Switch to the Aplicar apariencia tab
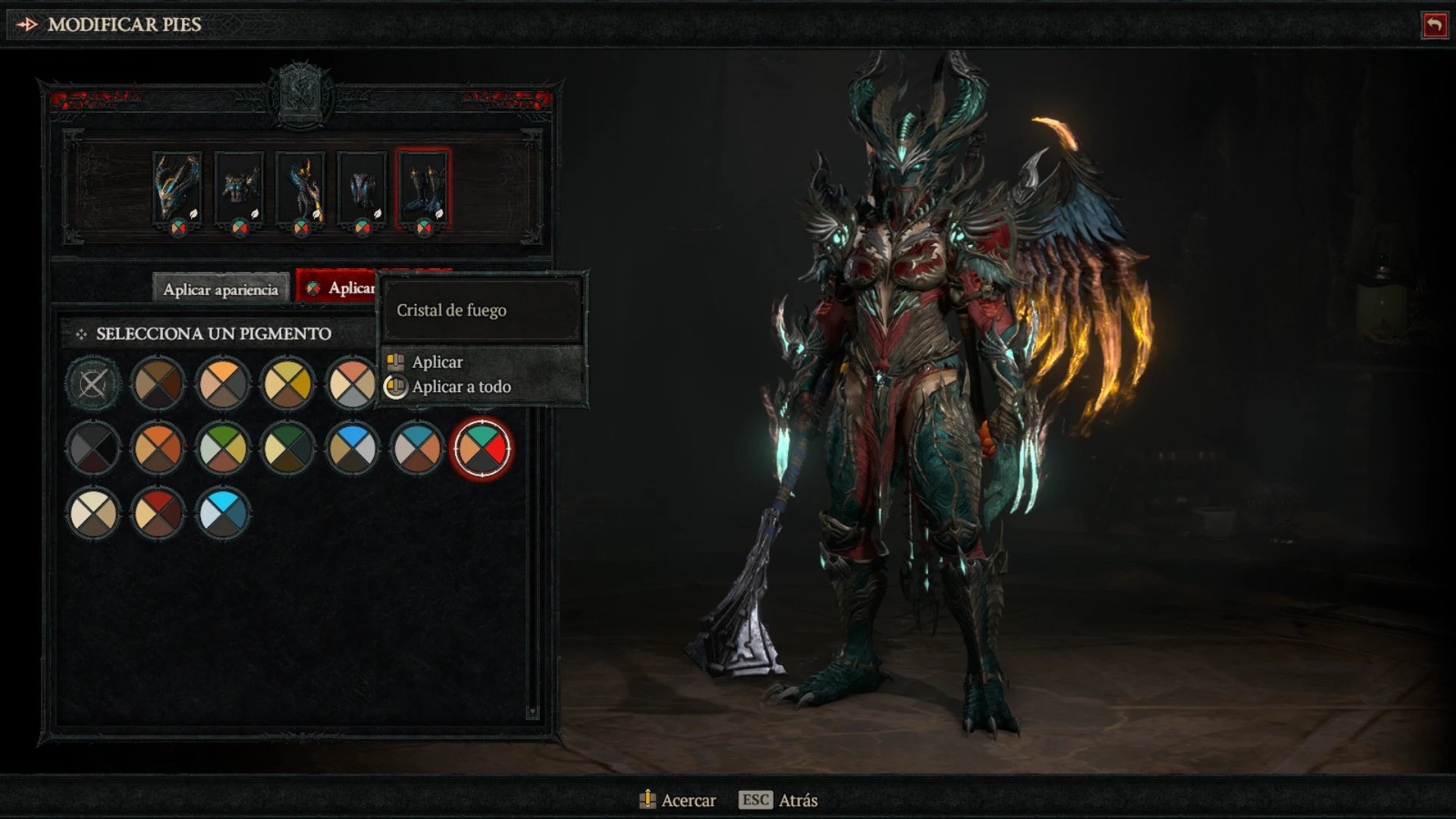Image resolution: width=1456 pixels, height=819 pixels. tap(221, 289)
